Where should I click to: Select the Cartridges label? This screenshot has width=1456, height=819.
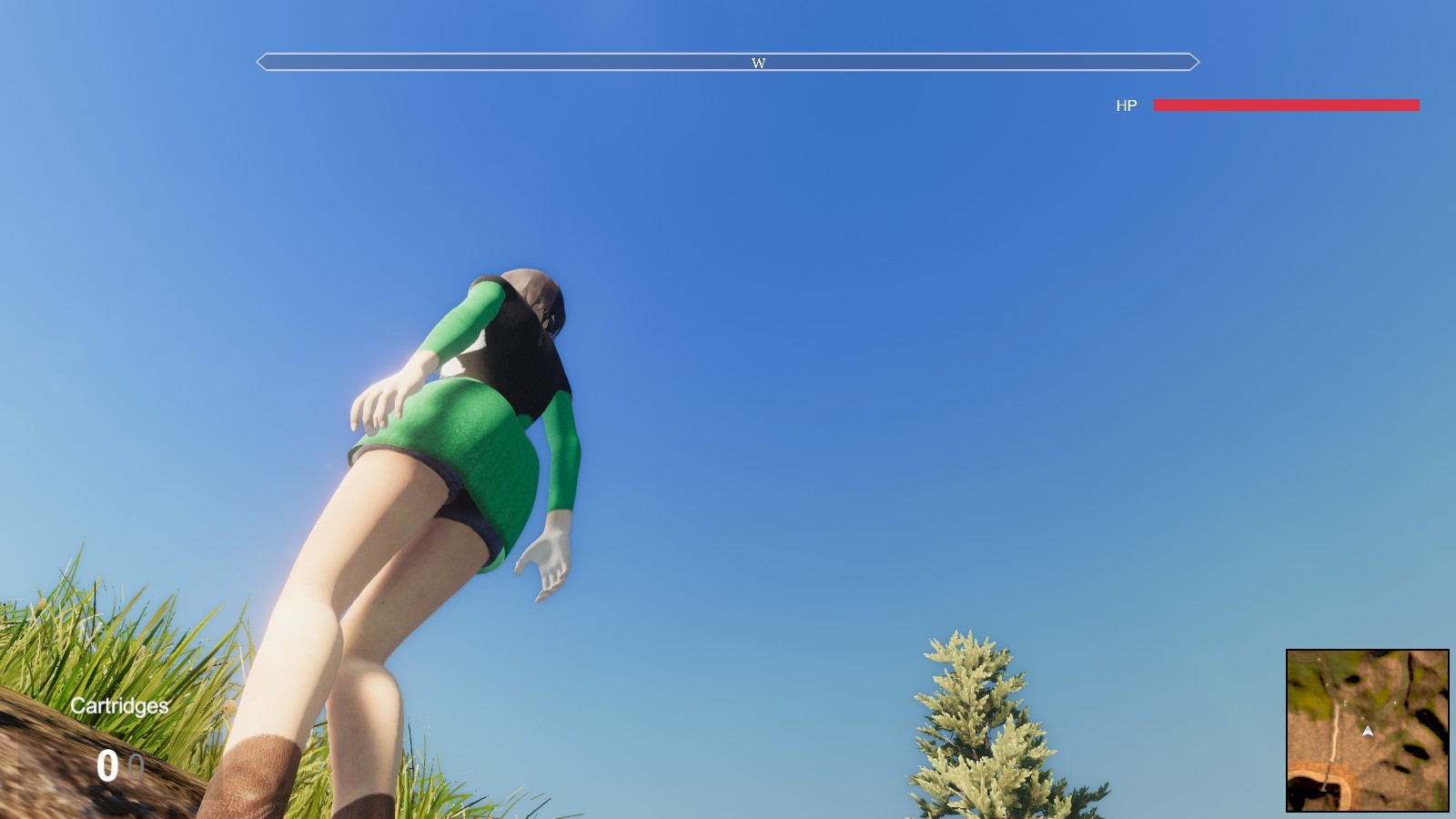[119, 706]
